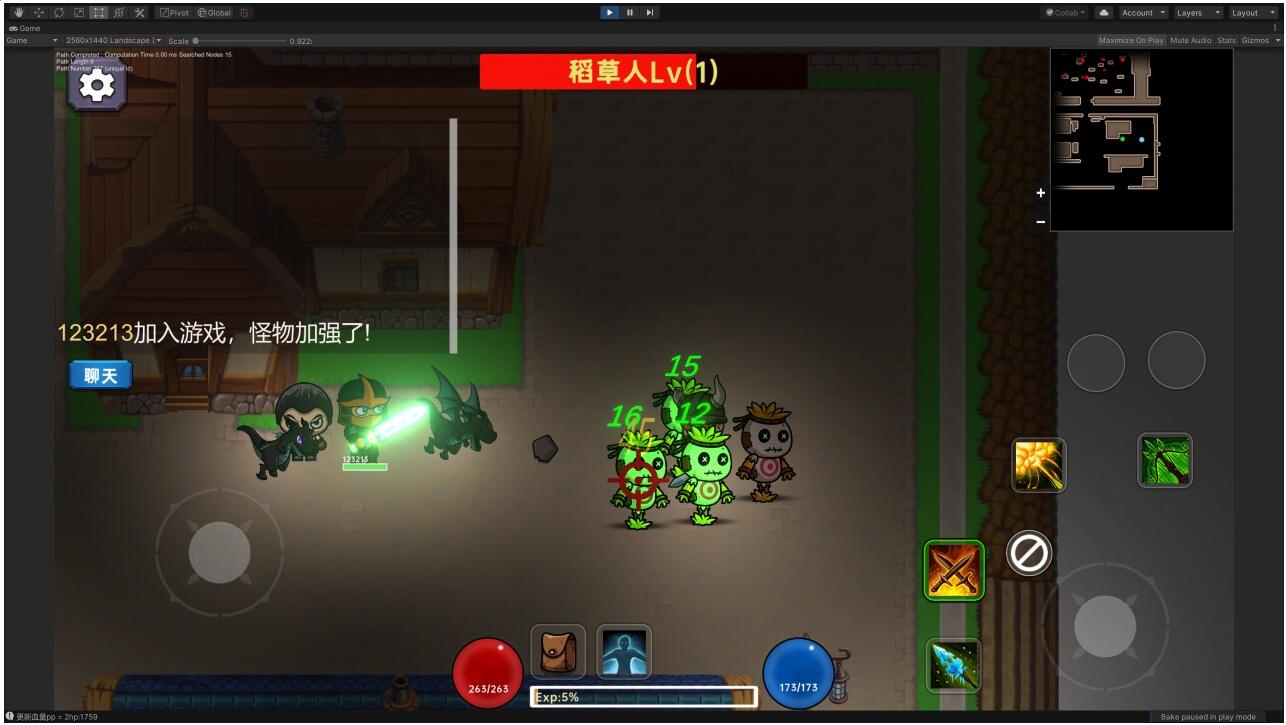Tap the cancel skill circle-slash button
Screen dimensions: 1286x725
pyautogui.click(x=1028, y=552)
